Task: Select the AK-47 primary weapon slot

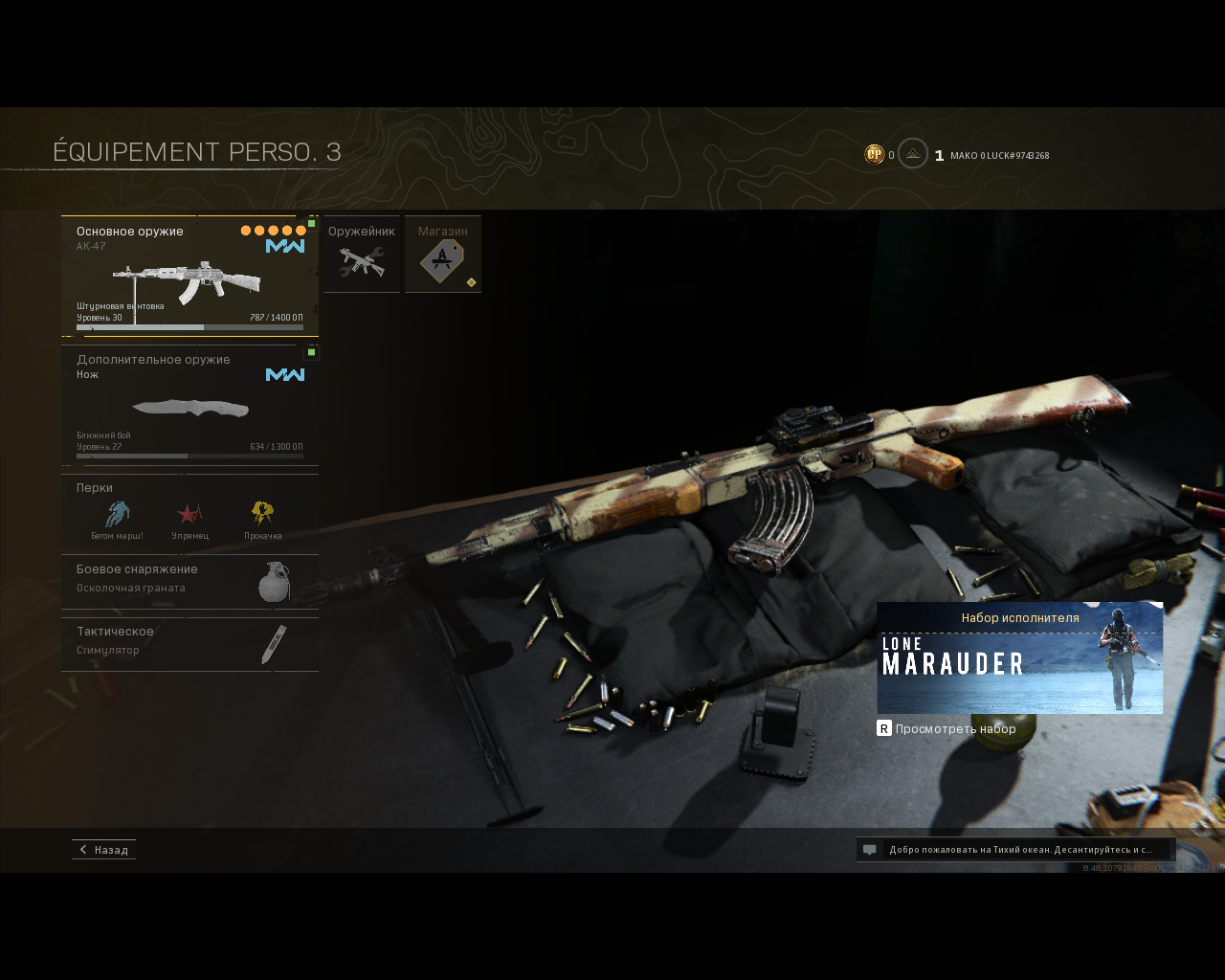Action: pos(189,276)
